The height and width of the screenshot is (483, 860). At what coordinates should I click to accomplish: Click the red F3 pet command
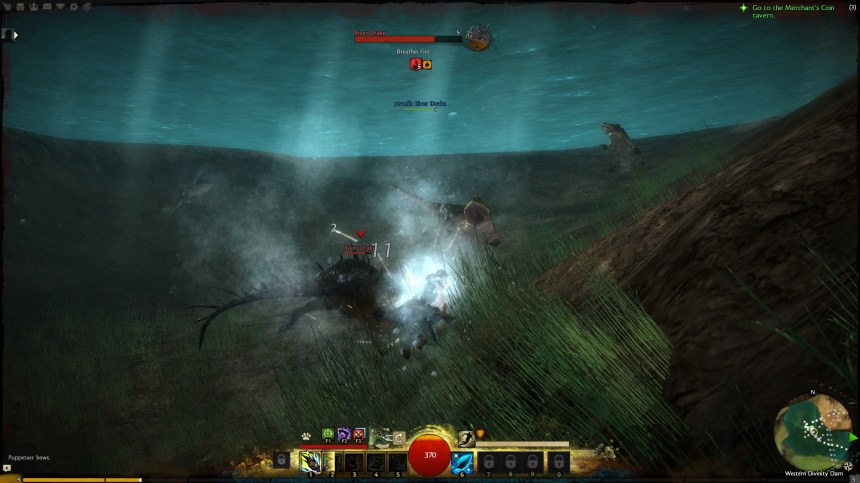point(359,435)
